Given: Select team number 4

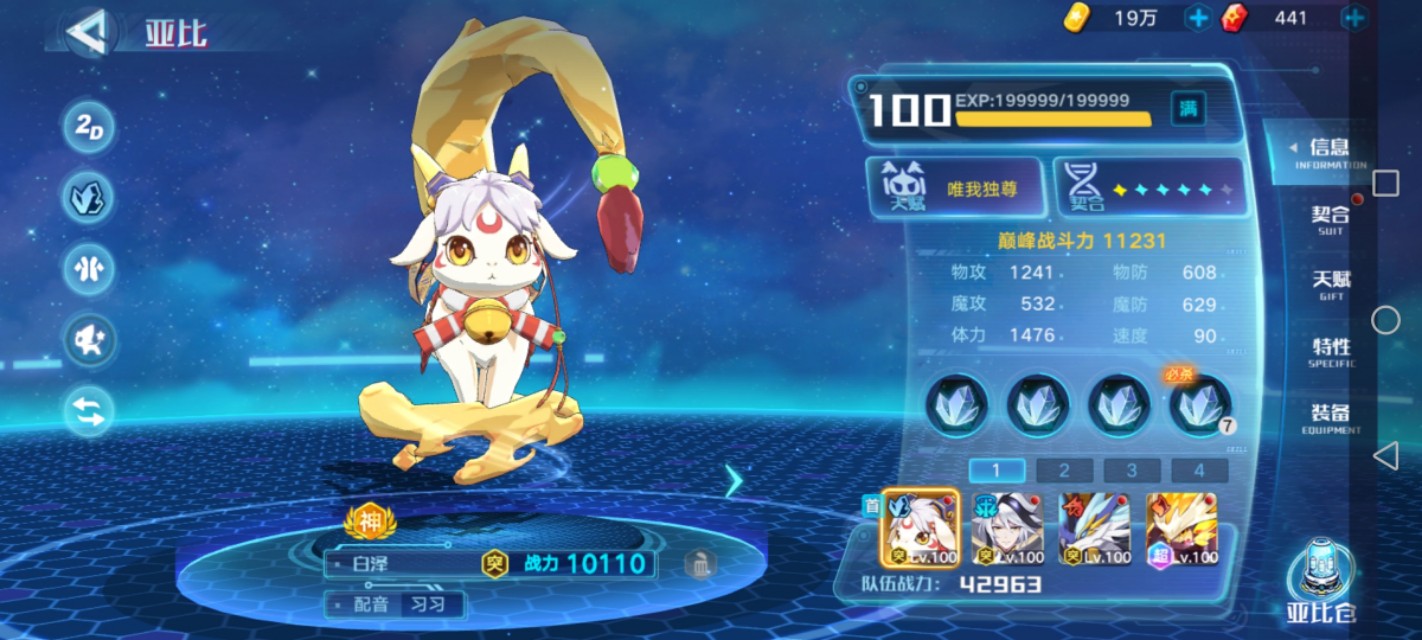Looking at the screenshot, I should (x=1198, y=471).
